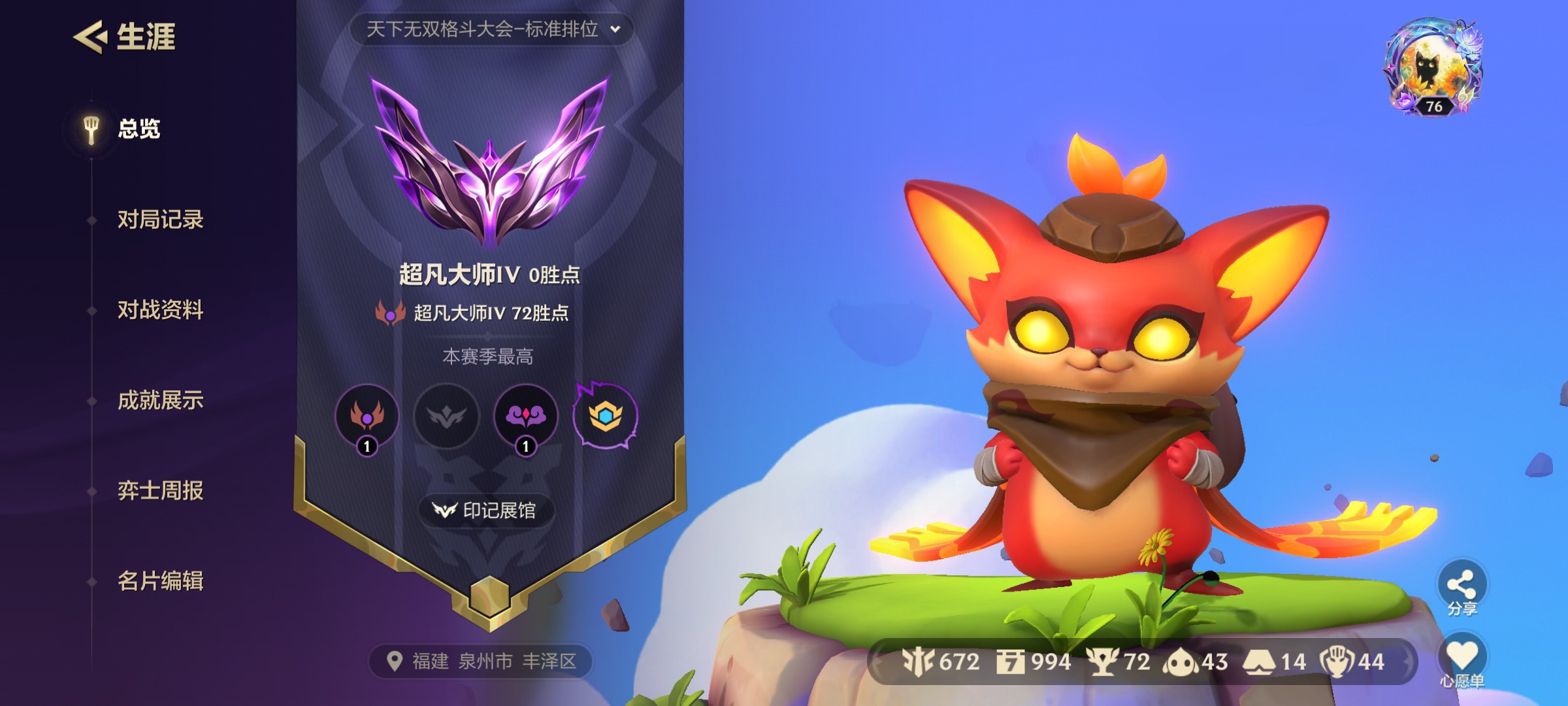Choose the 名片编辑 card editing tab

160,580
